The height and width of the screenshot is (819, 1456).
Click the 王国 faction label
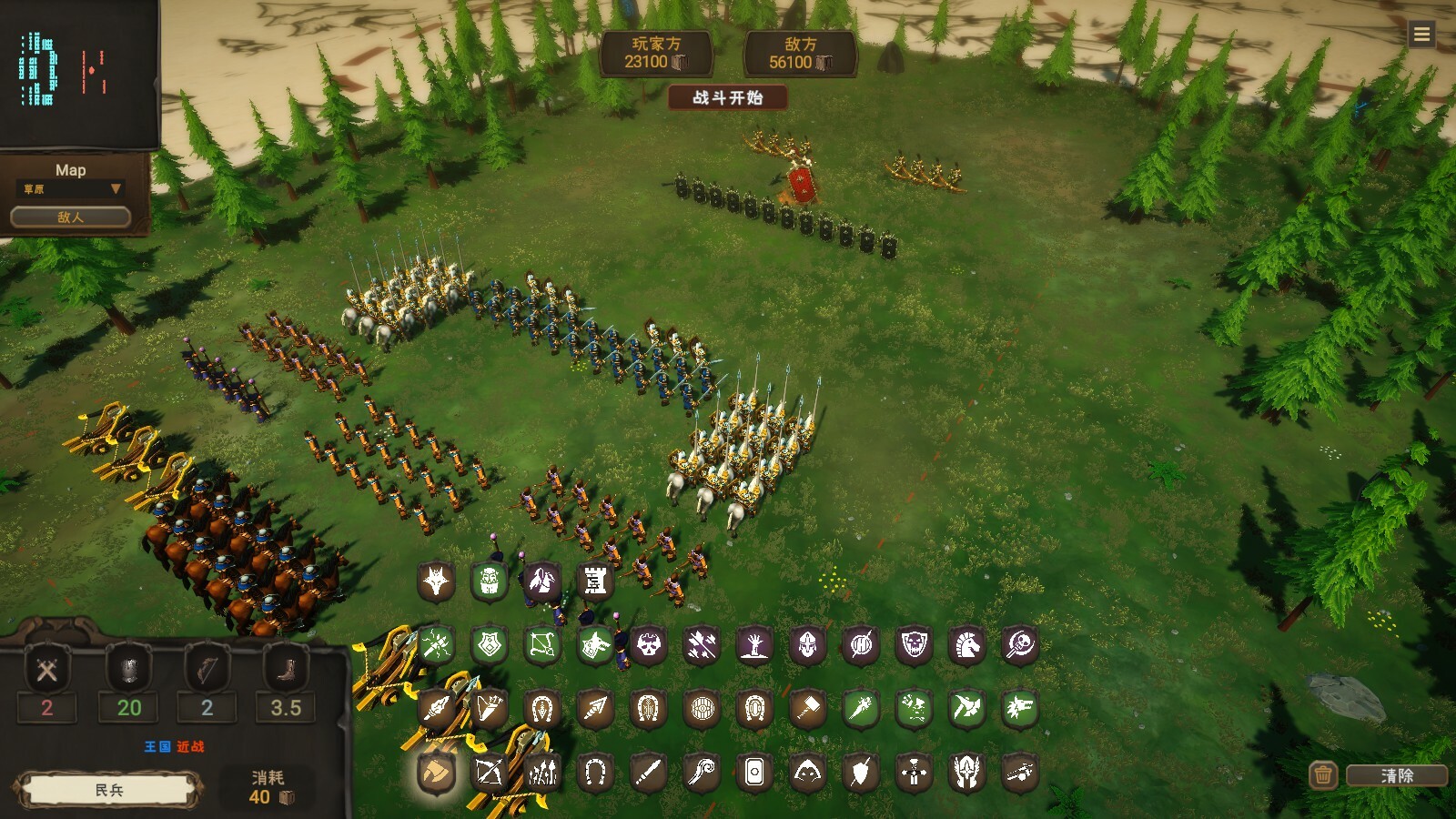[157, 746]
